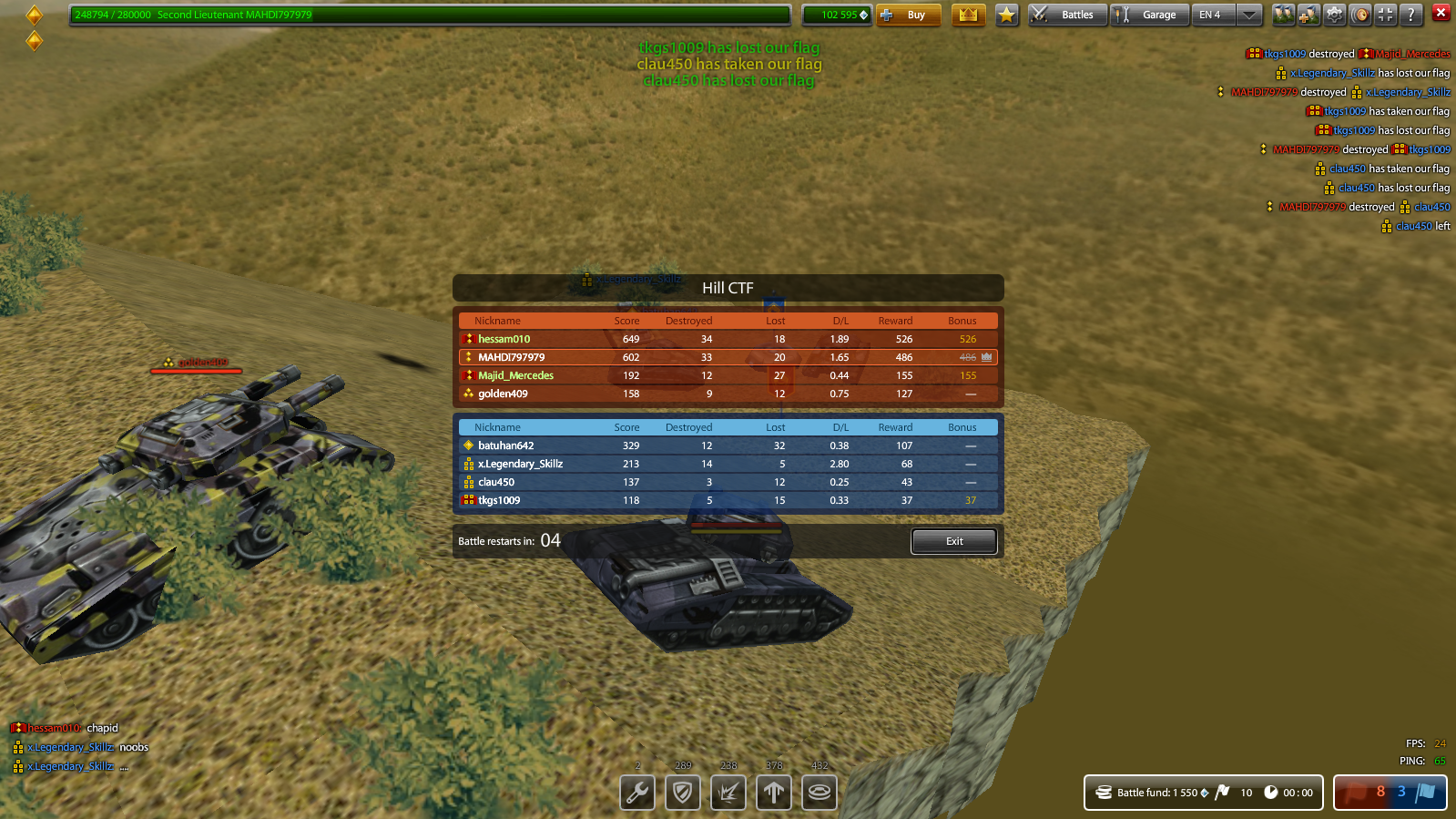
Task: Open the Buy crystals window
Action: click(908, 15)
